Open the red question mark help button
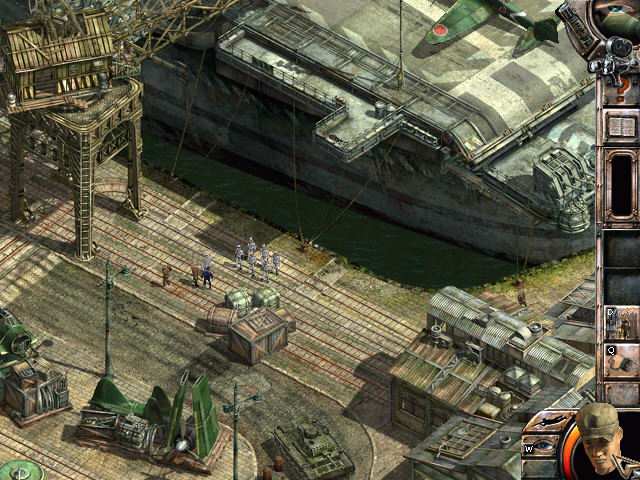This screenshot has width=640, height=480. [620, 90]
